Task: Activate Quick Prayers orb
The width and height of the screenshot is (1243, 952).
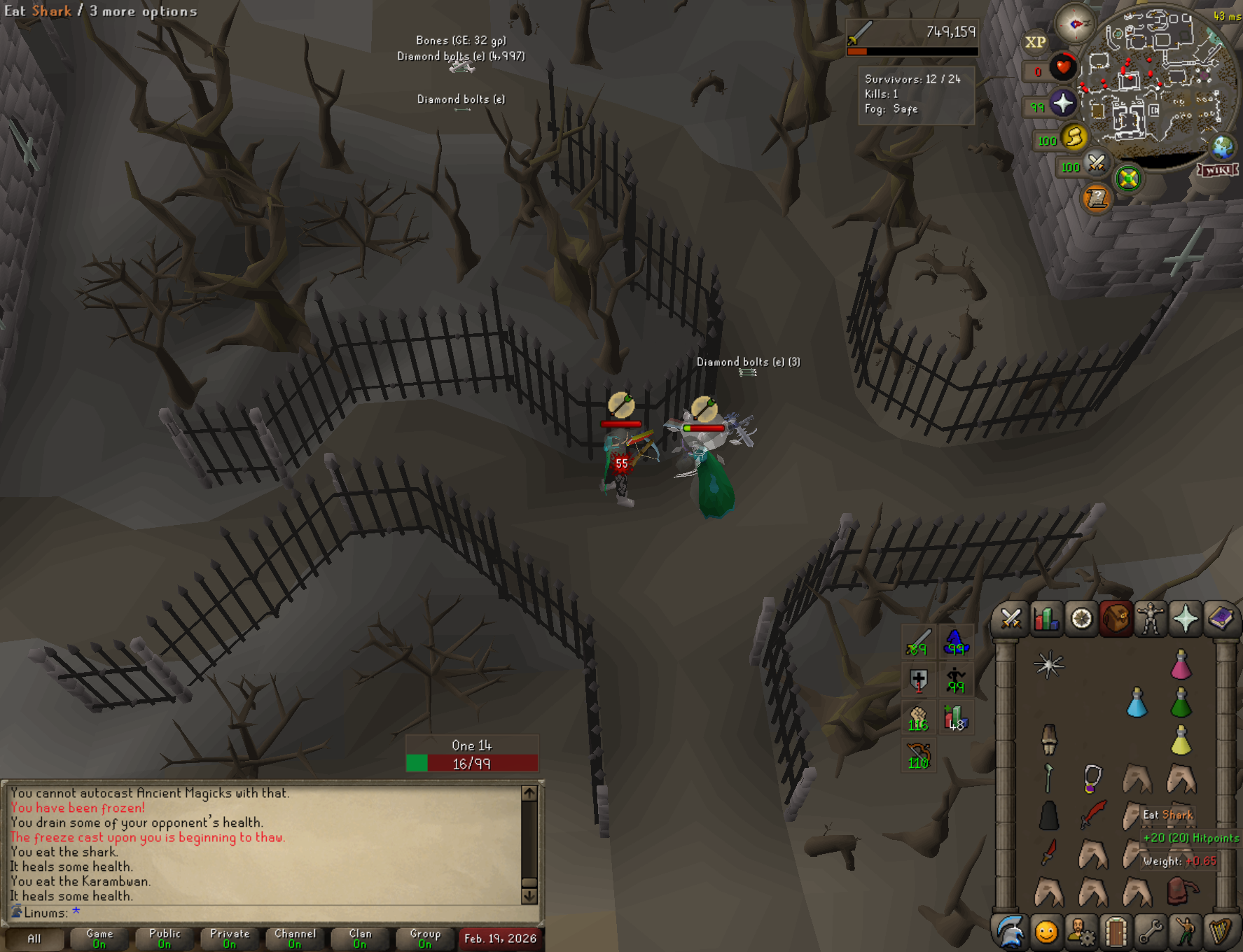Action: pyautogui.click(x=1062, y=104)
